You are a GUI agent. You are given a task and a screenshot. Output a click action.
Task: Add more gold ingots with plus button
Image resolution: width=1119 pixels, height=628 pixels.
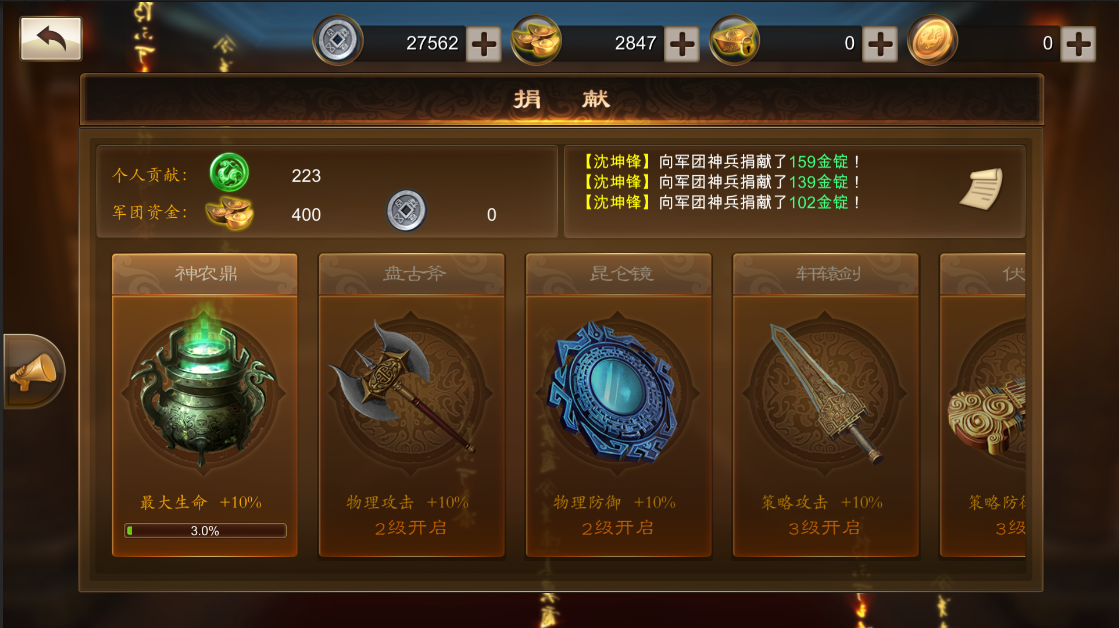[x=682, y=43]
